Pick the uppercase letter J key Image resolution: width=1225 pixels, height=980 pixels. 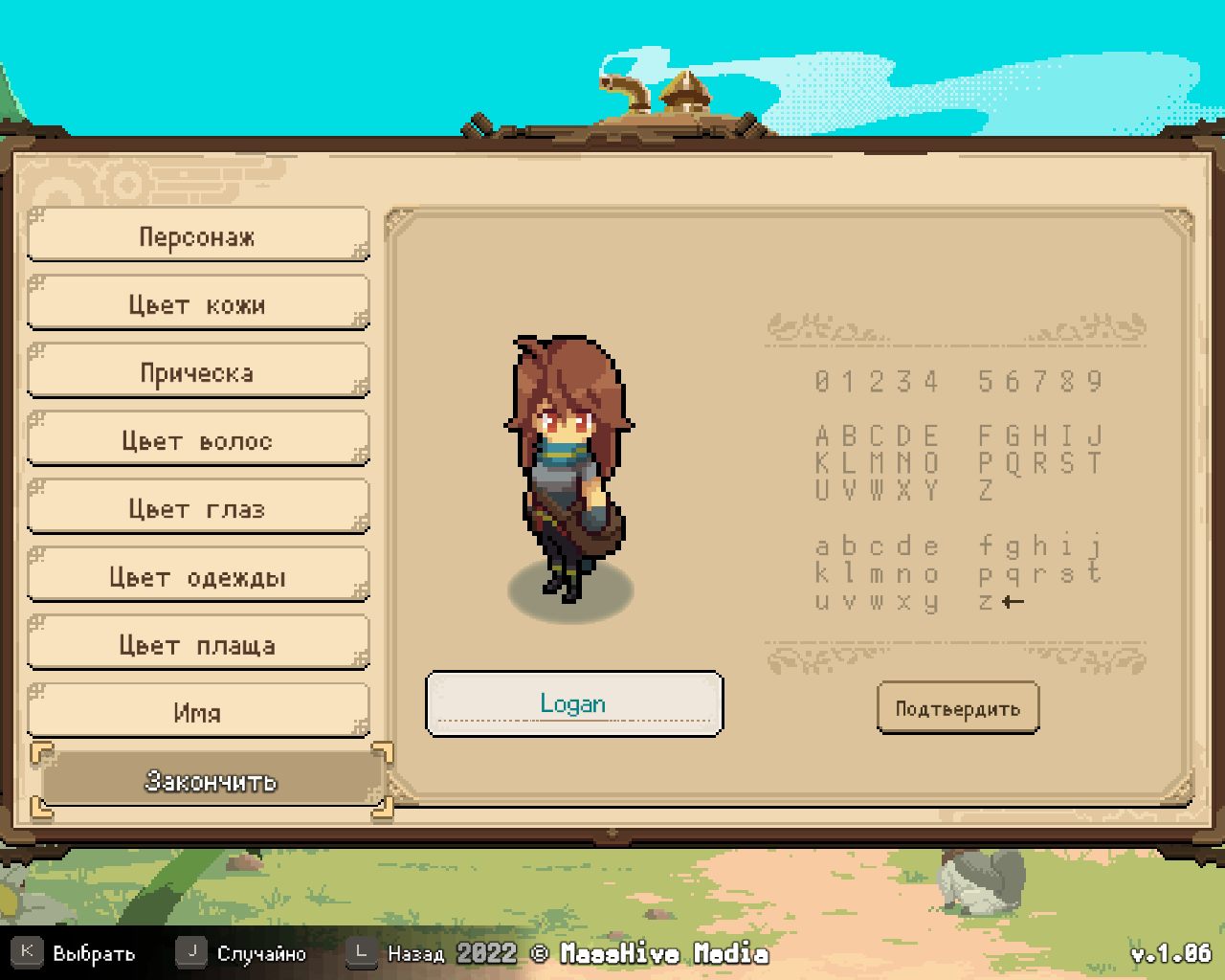tap(1095, 436)
